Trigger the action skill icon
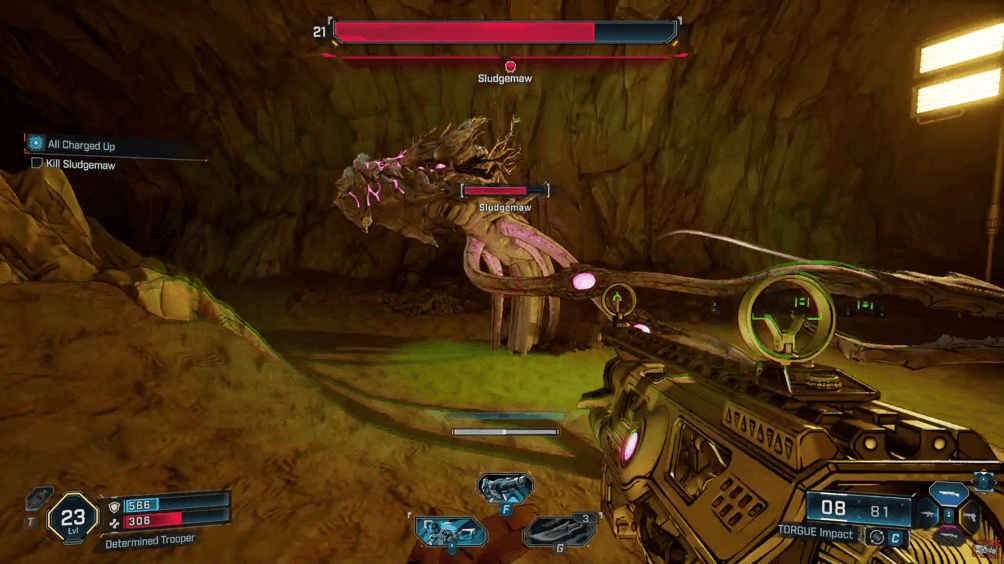The image size is (1004, 564). click(449, 529)
